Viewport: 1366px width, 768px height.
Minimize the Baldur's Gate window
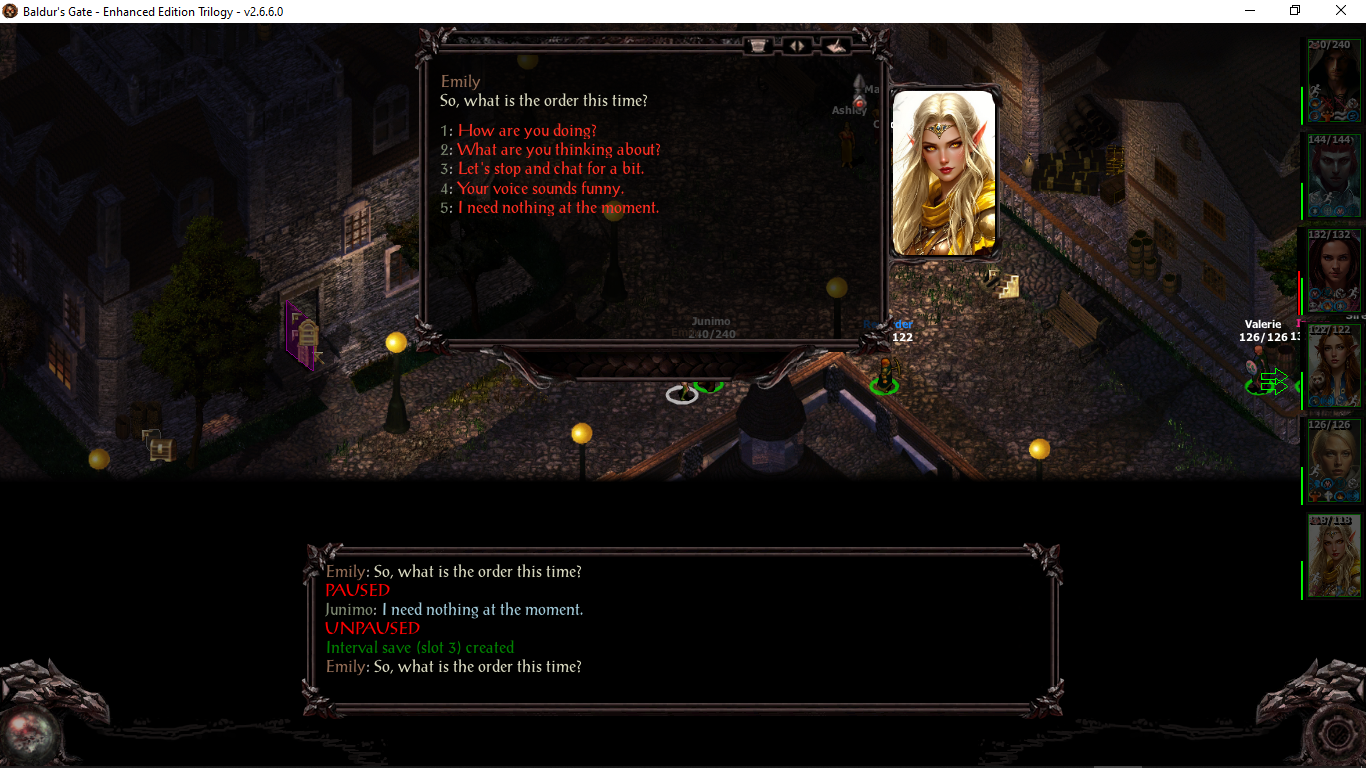1250,10
